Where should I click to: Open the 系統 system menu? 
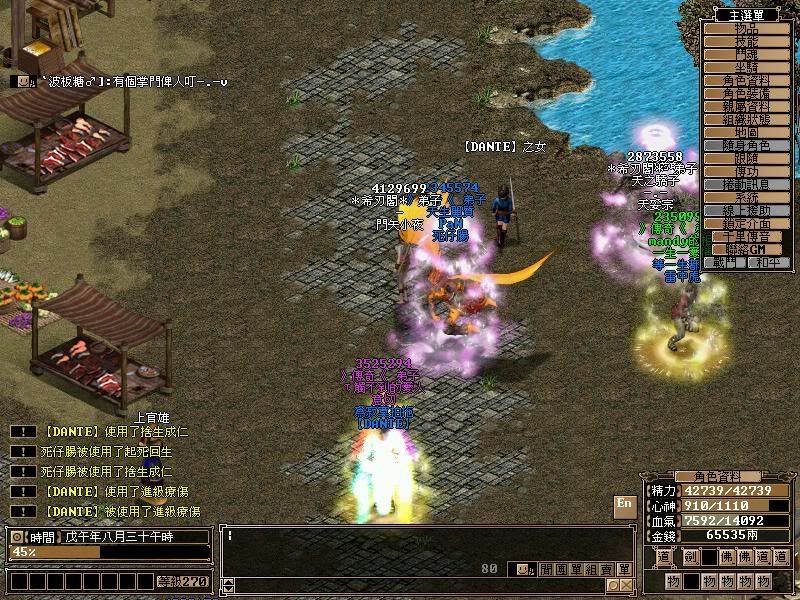746,197
